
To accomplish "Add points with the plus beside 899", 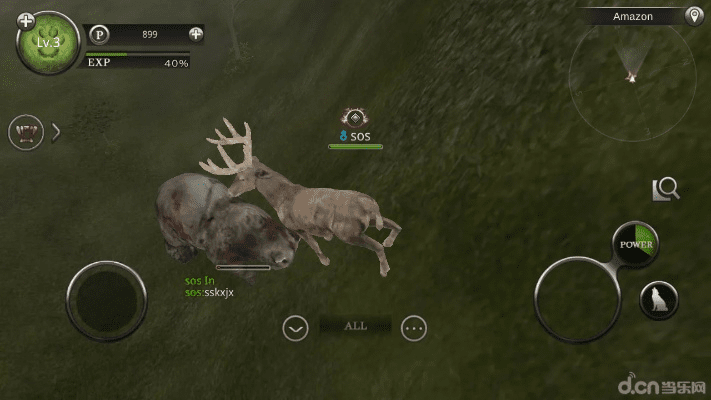I will (x=195, y=34).
